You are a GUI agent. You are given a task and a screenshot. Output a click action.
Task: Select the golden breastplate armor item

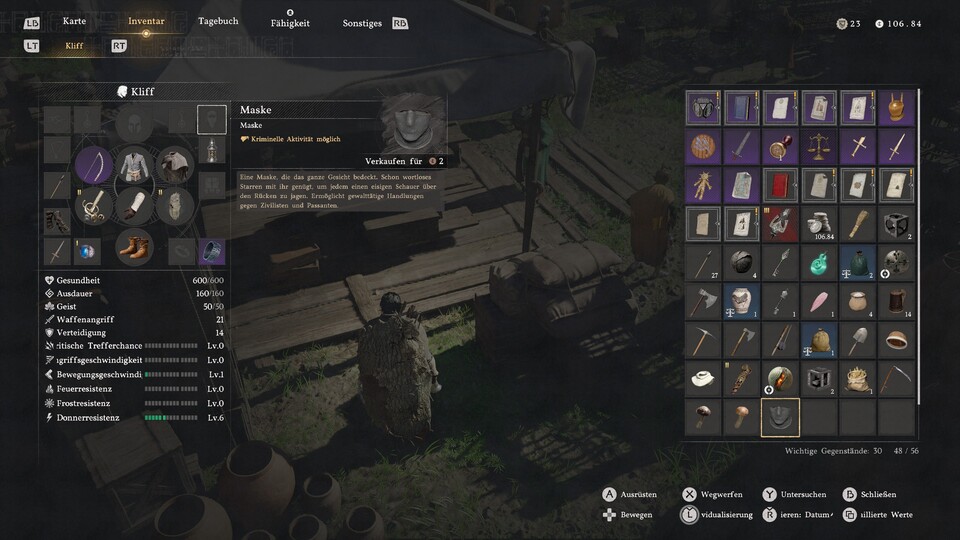click(x=897, y=108)
